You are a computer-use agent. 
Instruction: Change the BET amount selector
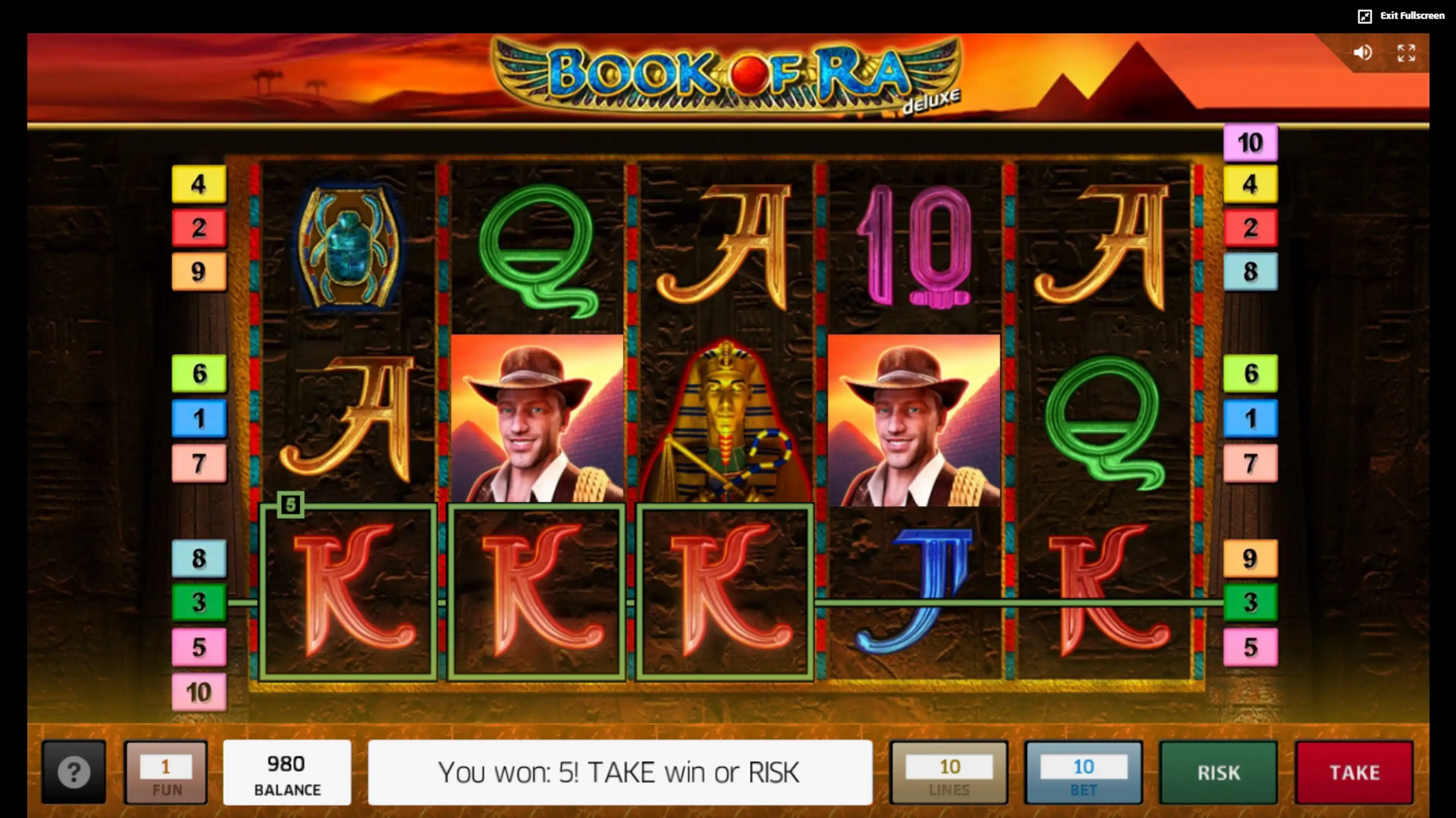[1083, 772]
